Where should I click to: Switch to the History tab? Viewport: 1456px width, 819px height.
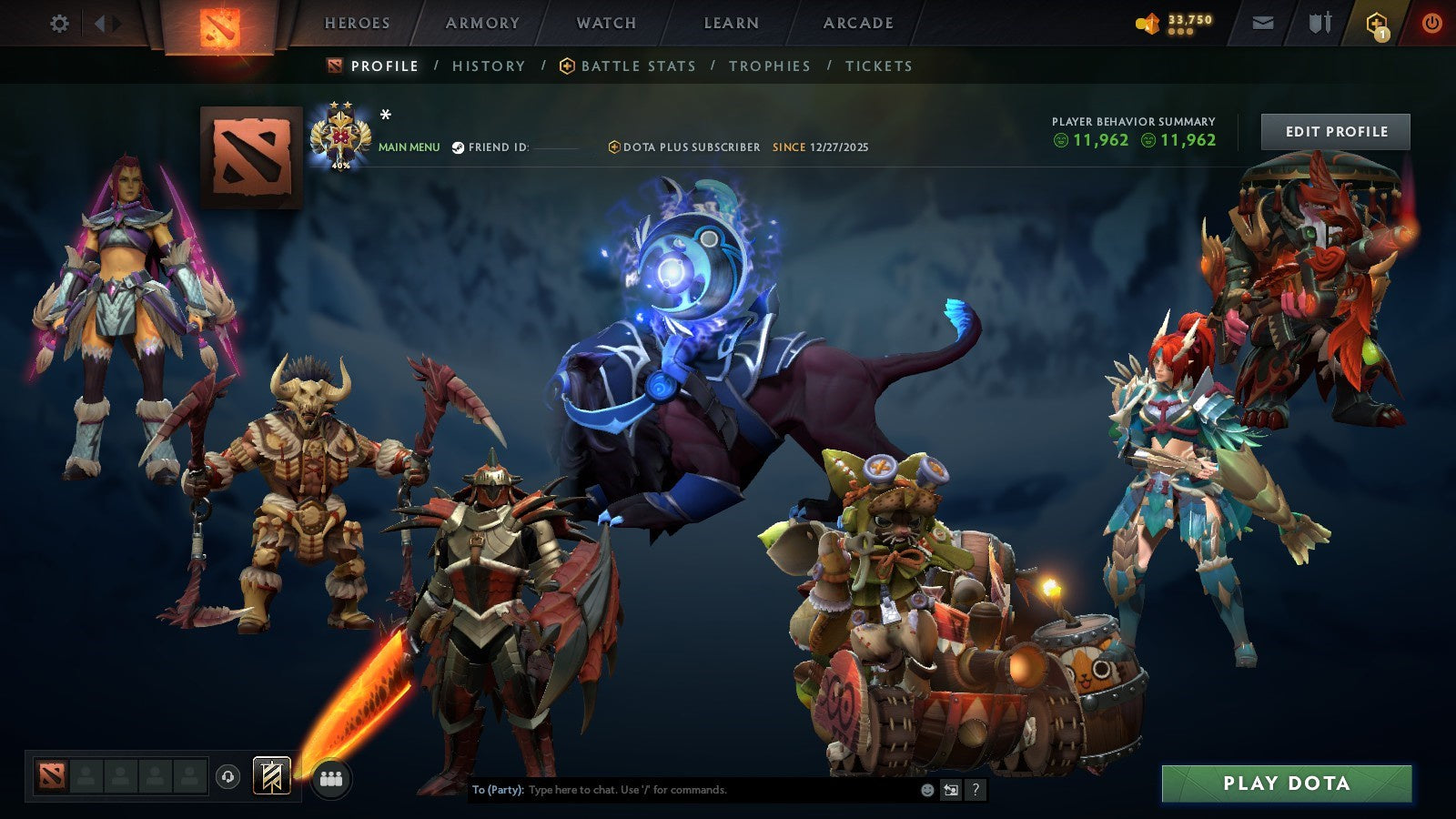click(x=488, y=66)
